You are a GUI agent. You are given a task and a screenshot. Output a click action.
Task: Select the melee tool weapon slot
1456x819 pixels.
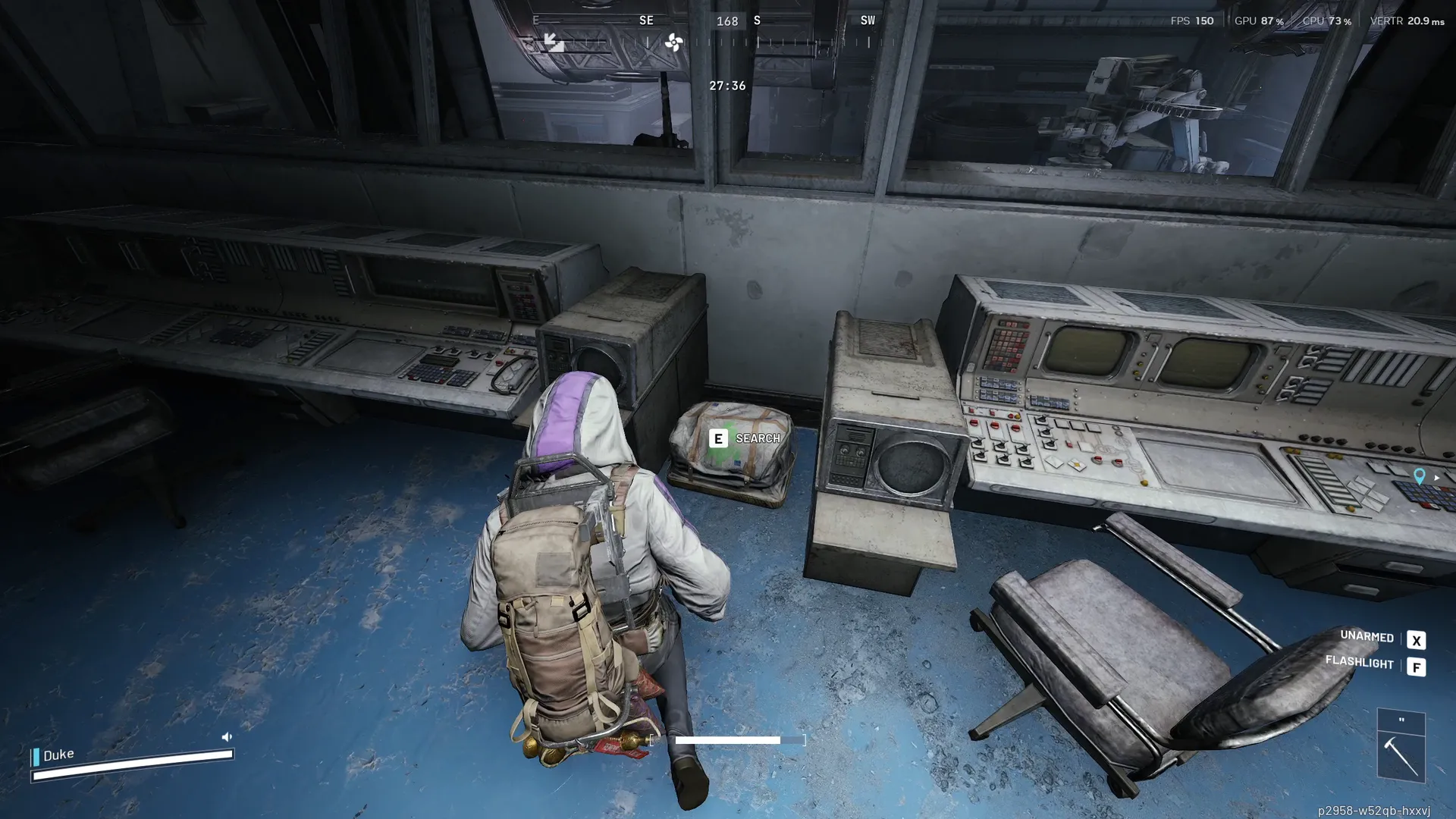(x=1401, y=758)
